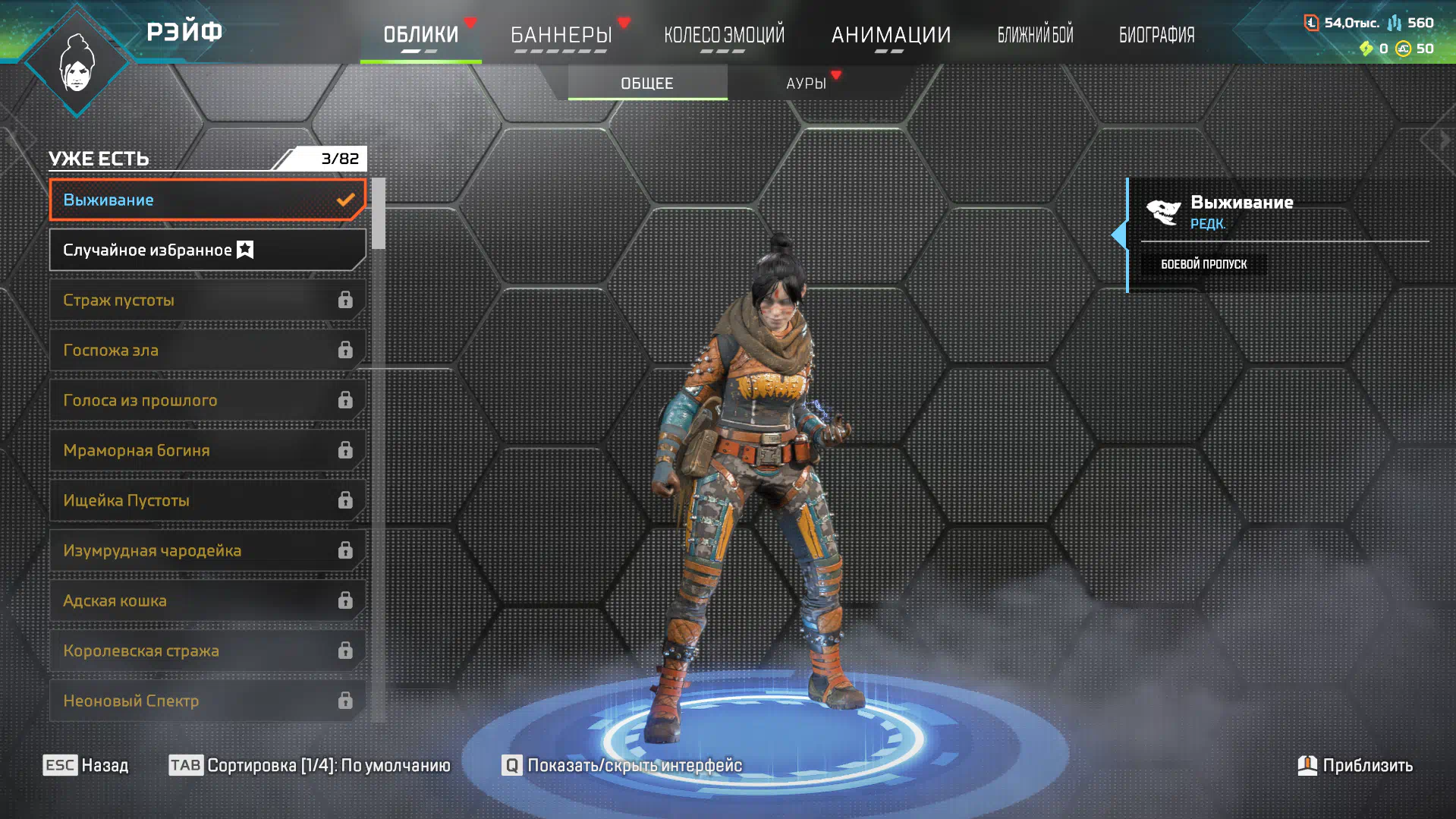Viewport: 1456px width, 819px height.
Task: Pick the Неоновый Спектр skin
Action: (x=207, y=701)
